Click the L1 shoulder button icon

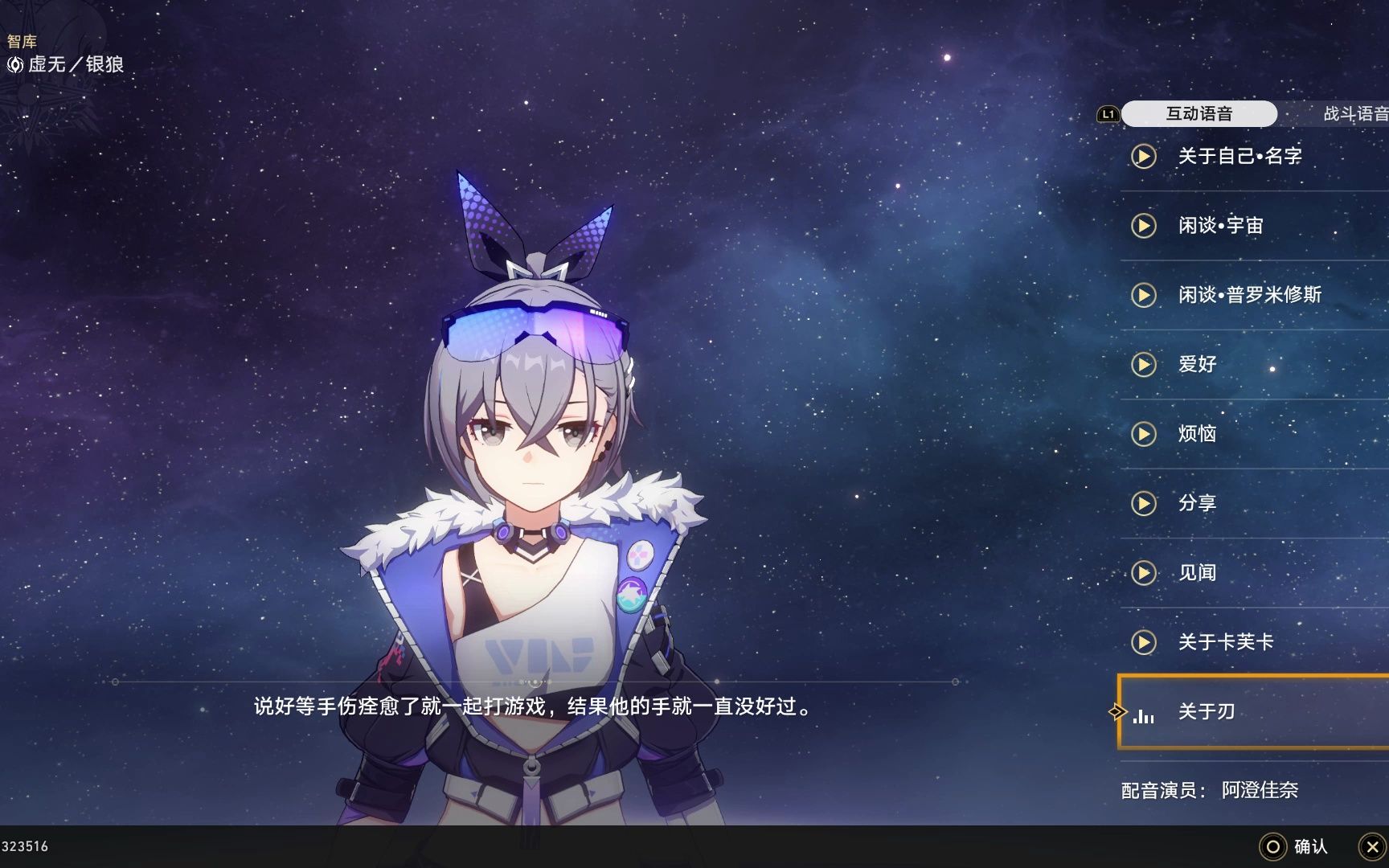click(x=1109, y=114)
